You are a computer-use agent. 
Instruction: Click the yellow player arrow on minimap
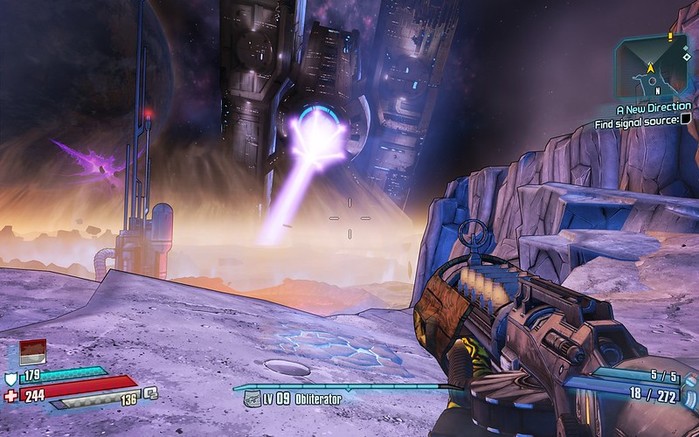click(653, 69)
